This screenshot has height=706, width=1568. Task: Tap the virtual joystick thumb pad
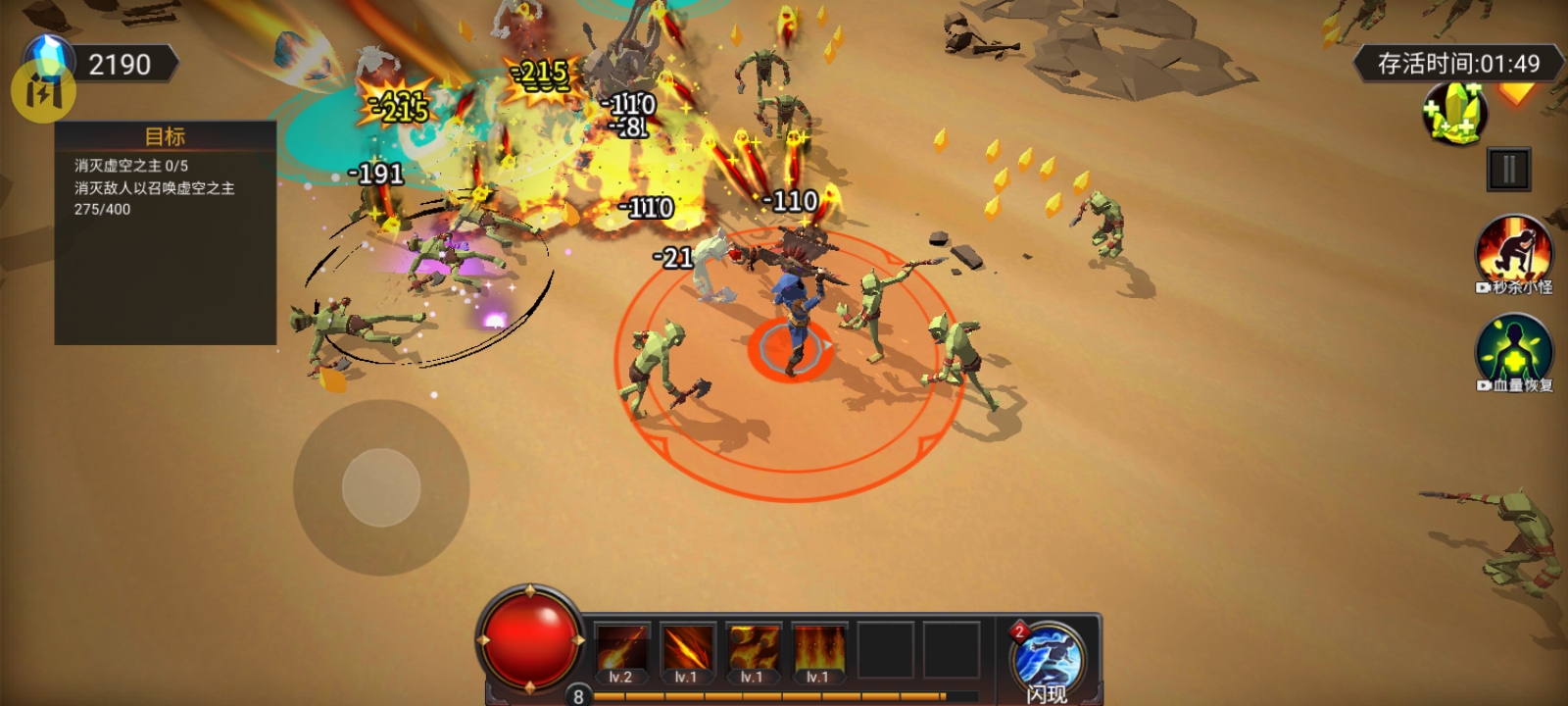coord(381,487)
